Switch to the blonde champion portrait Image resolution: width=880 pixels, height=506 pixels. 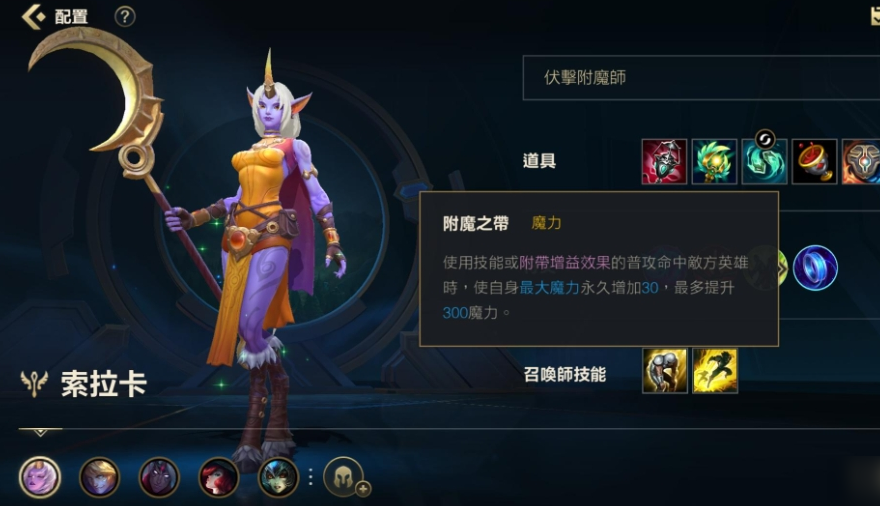tap(99, 477)
